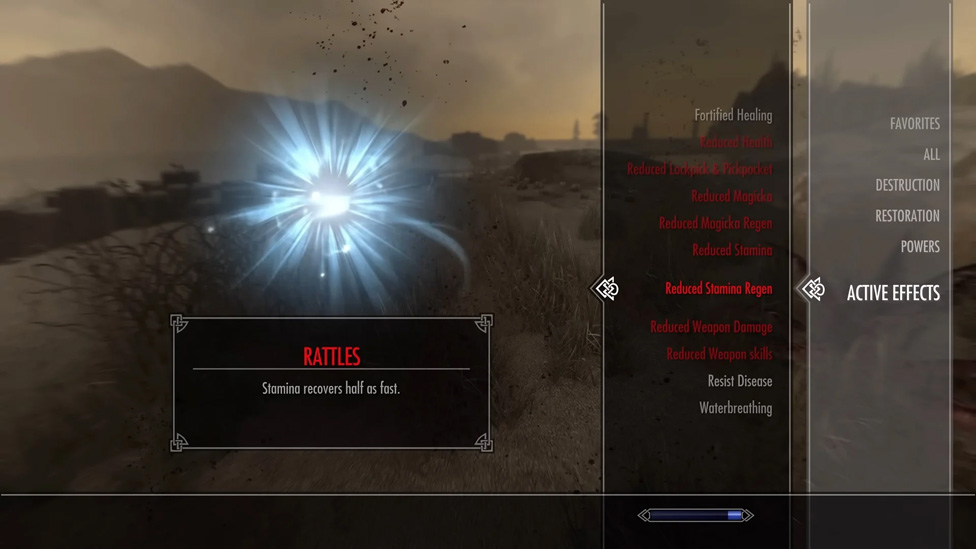The width and height of the screenshot is (976, 549).
Task: Choose the Reduced Stamina effect
Action: tap(731, 251)
